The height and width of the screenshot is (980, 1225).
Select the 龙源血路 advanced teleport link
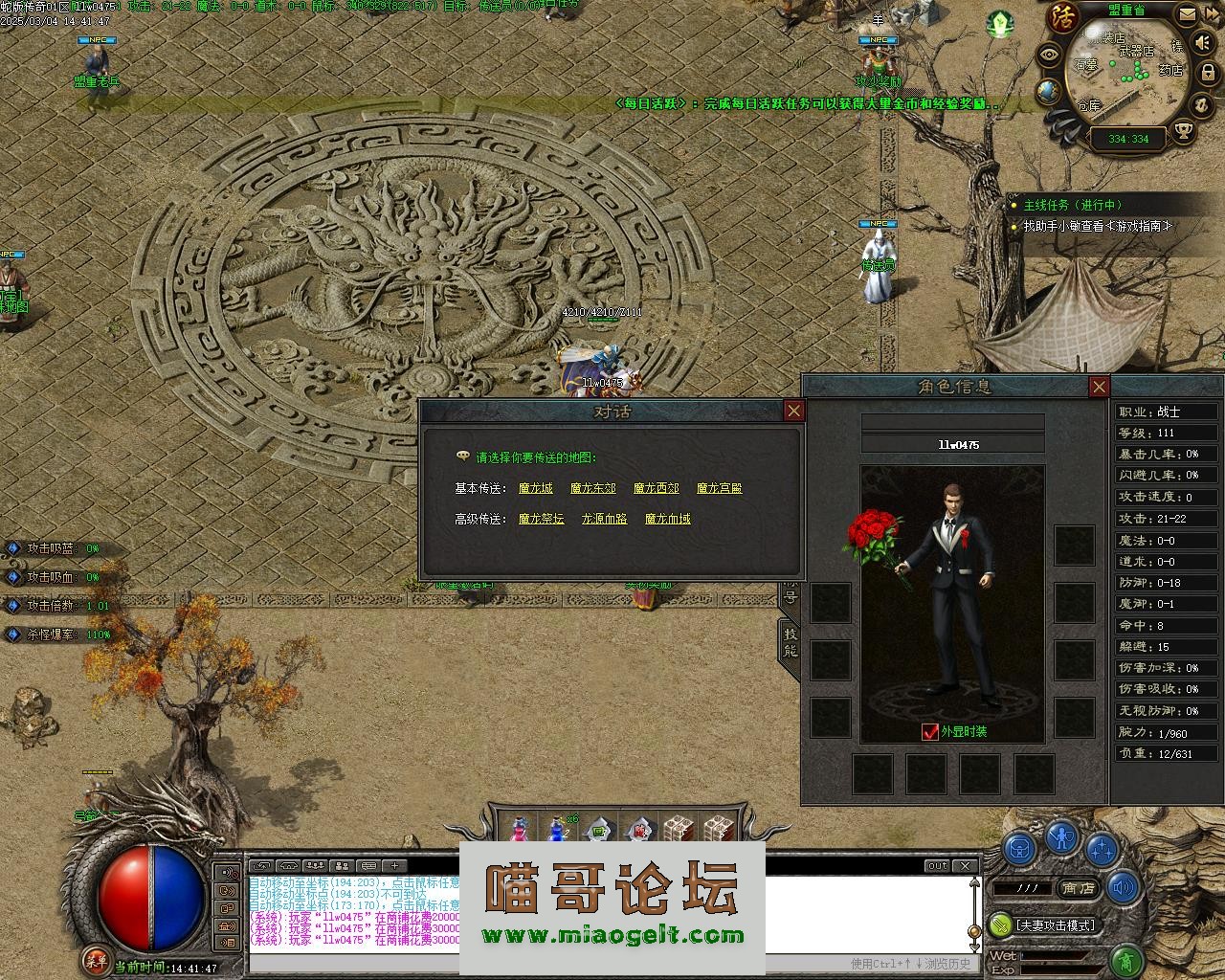pos(605,519)
